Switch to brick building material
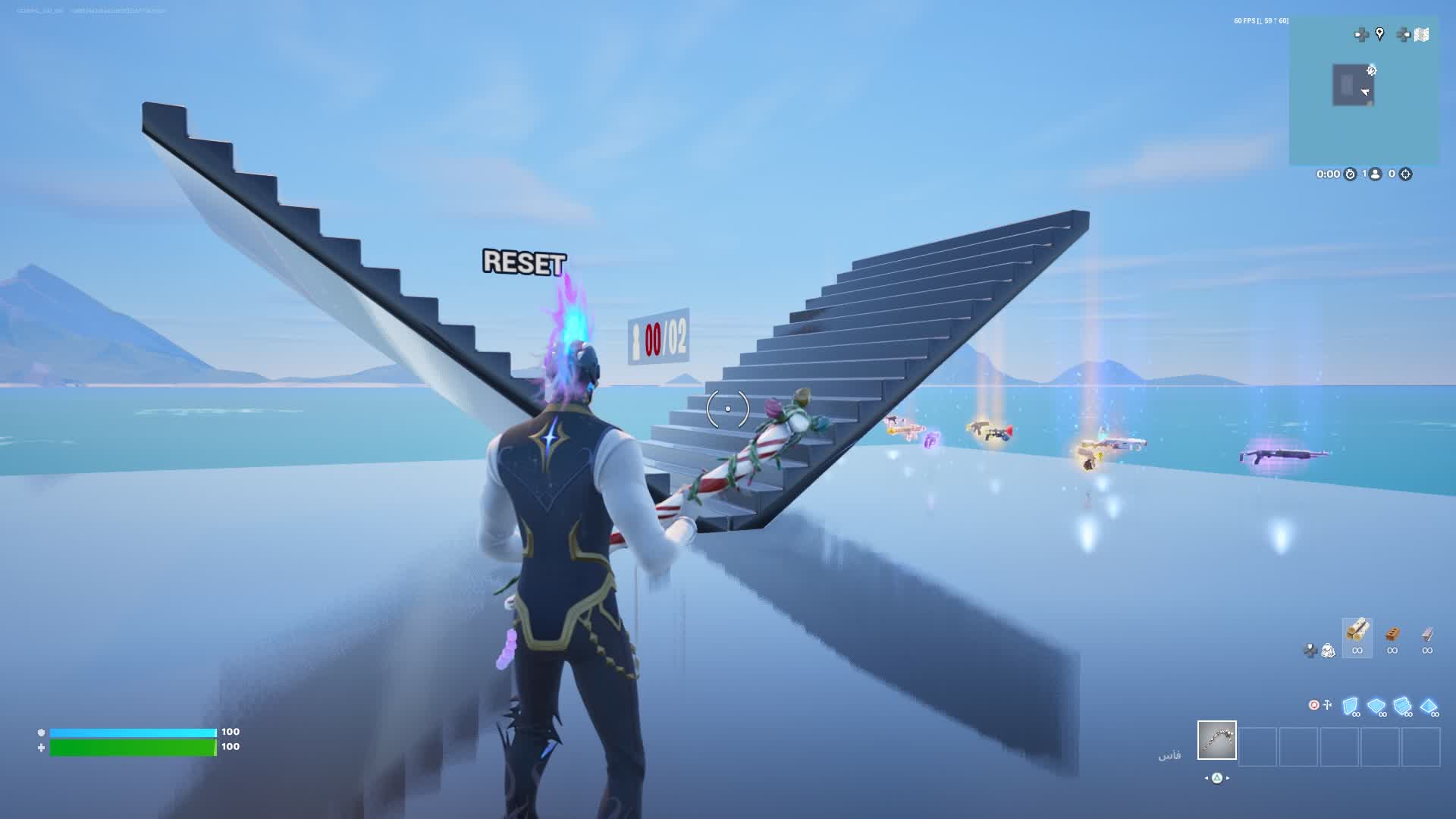 click(x=1392, y=634)
